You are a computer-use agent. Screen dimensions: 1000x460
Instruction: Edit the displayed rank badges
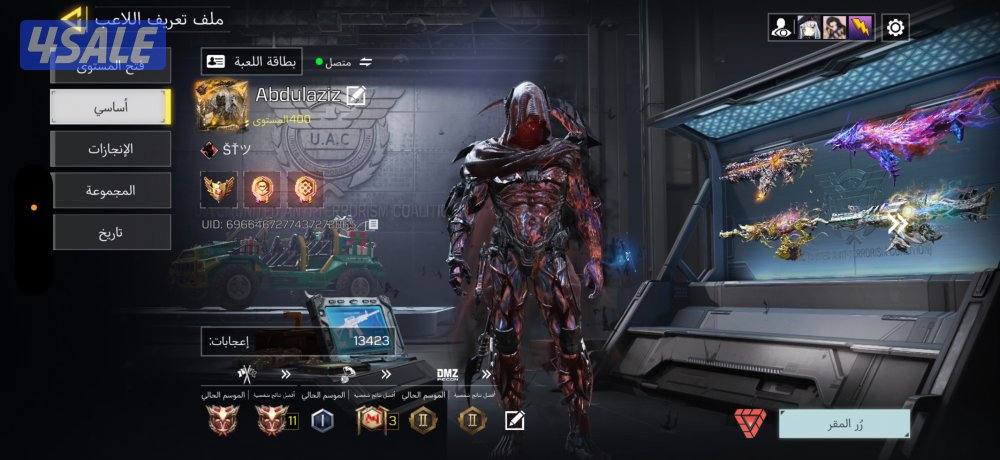coord(515,420)
